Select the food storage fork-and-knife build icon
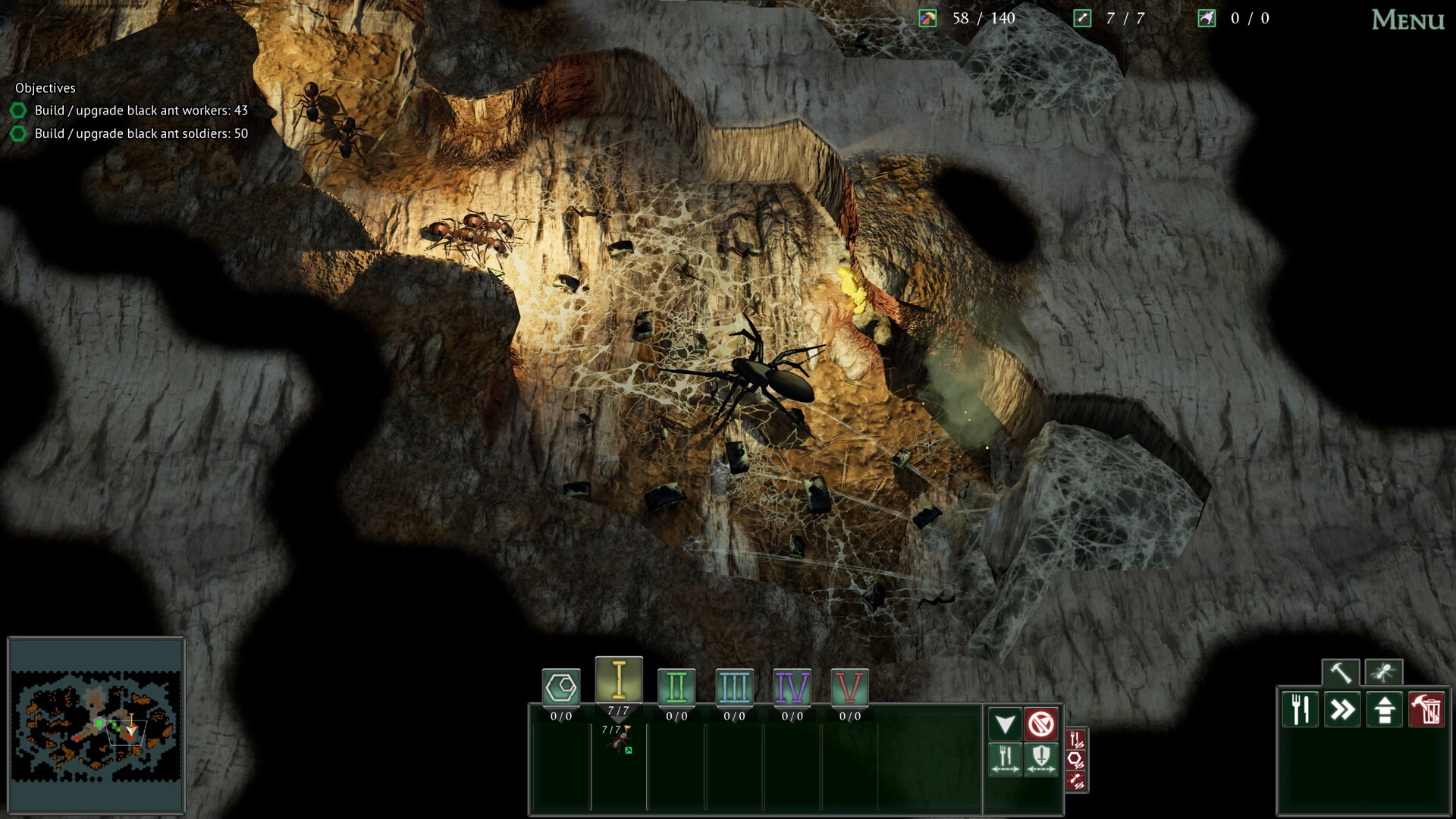Screen dimensions: 1456x819 (1301, 709)
